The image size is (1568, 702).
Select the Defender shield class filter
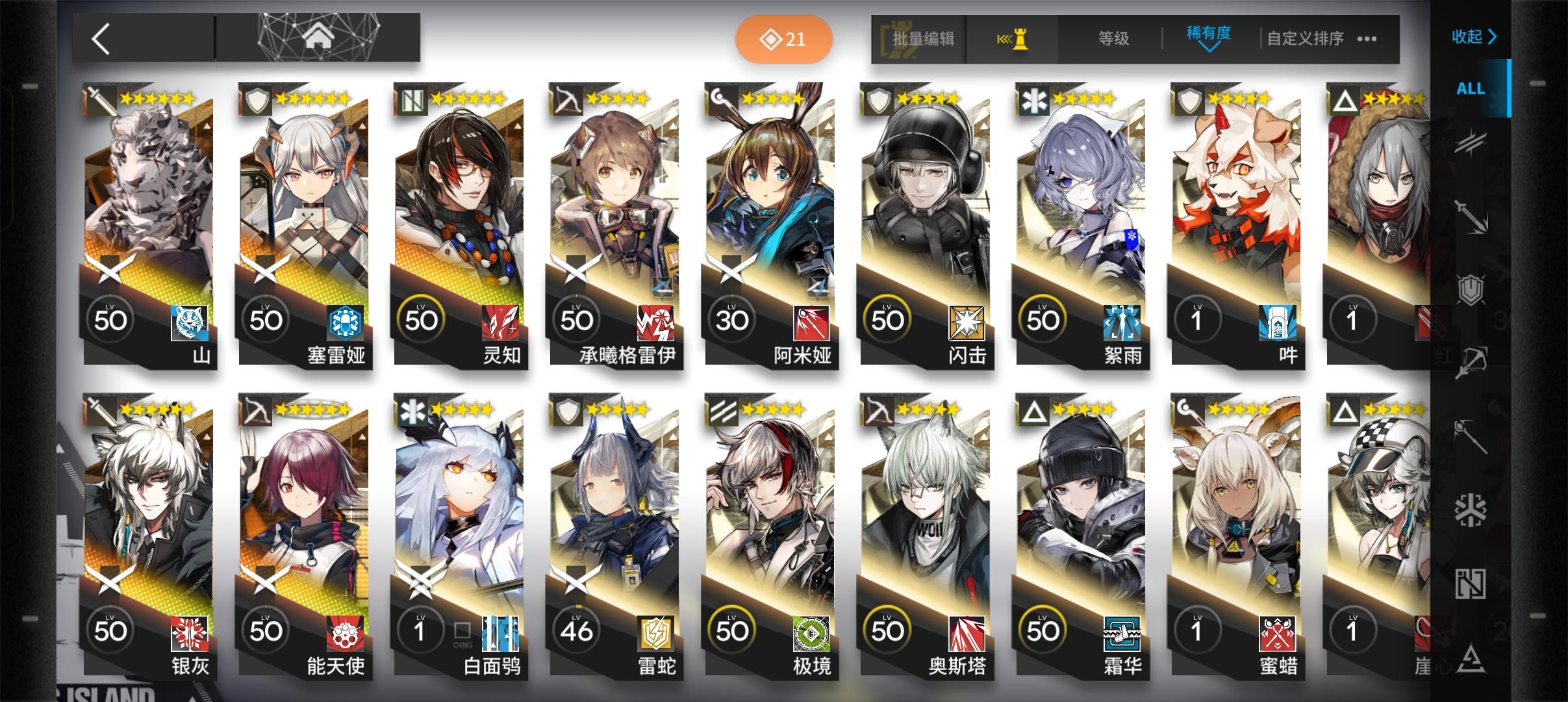1471,289
